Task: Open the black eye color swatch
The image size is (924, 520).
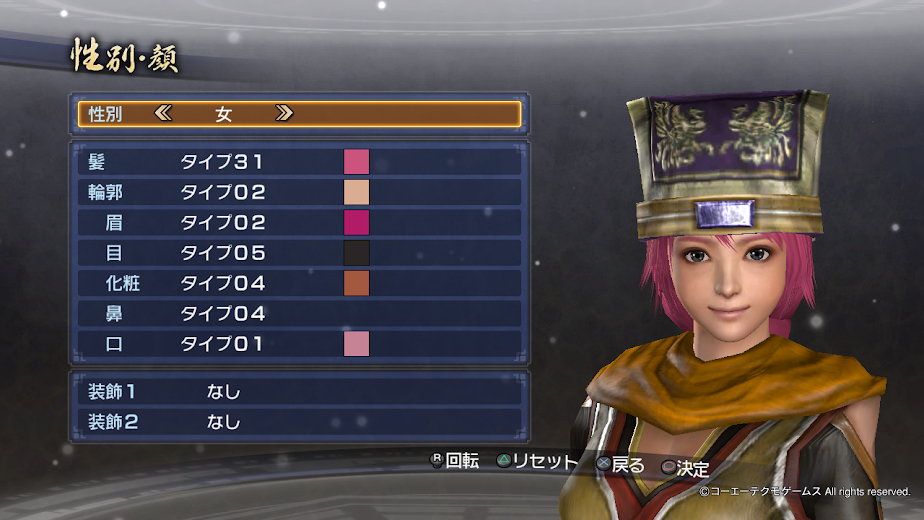Action: pos(356,253)
